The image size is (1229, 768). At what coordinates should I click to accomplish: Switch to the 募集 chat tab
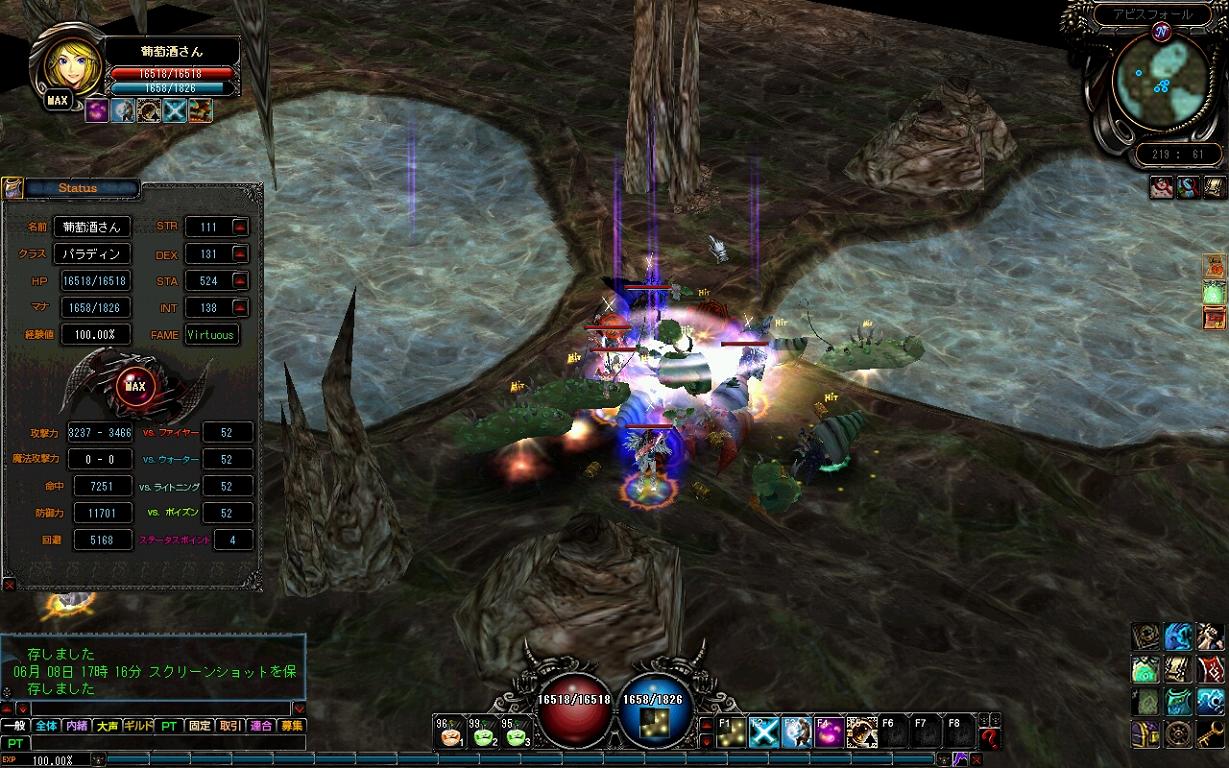pyautogui.click(x=292, y=726)
